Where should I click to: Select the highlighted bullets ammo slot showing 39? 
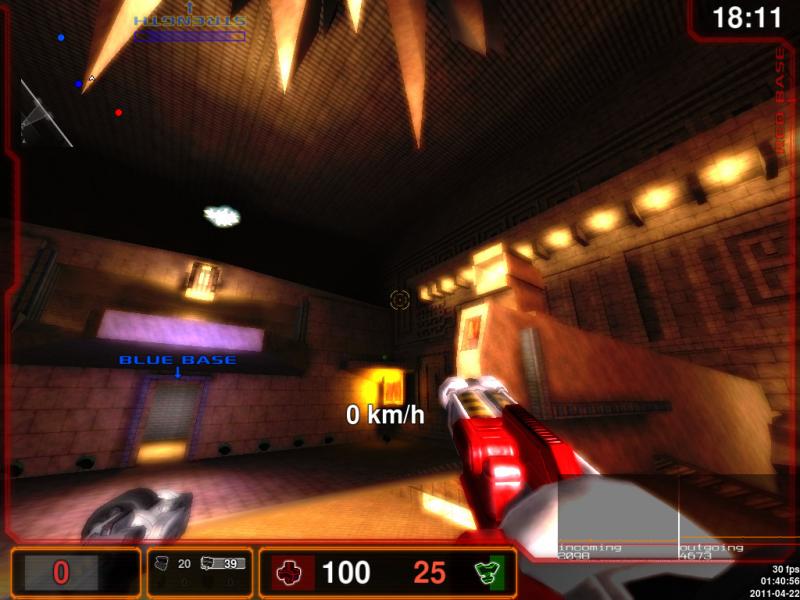(x=222, y=564)
